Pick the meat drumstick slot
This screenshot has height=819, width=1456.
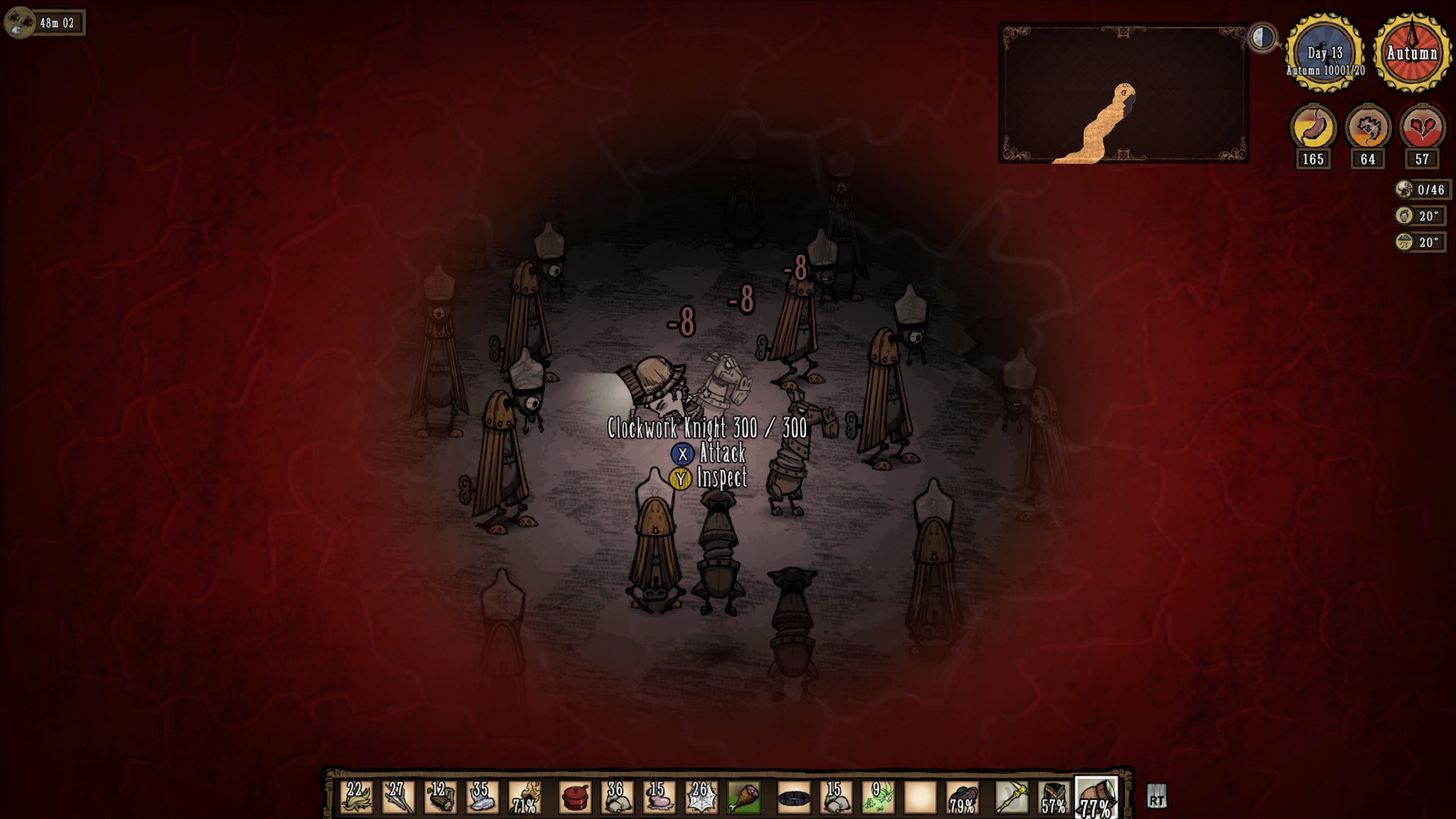coord(743,798)
